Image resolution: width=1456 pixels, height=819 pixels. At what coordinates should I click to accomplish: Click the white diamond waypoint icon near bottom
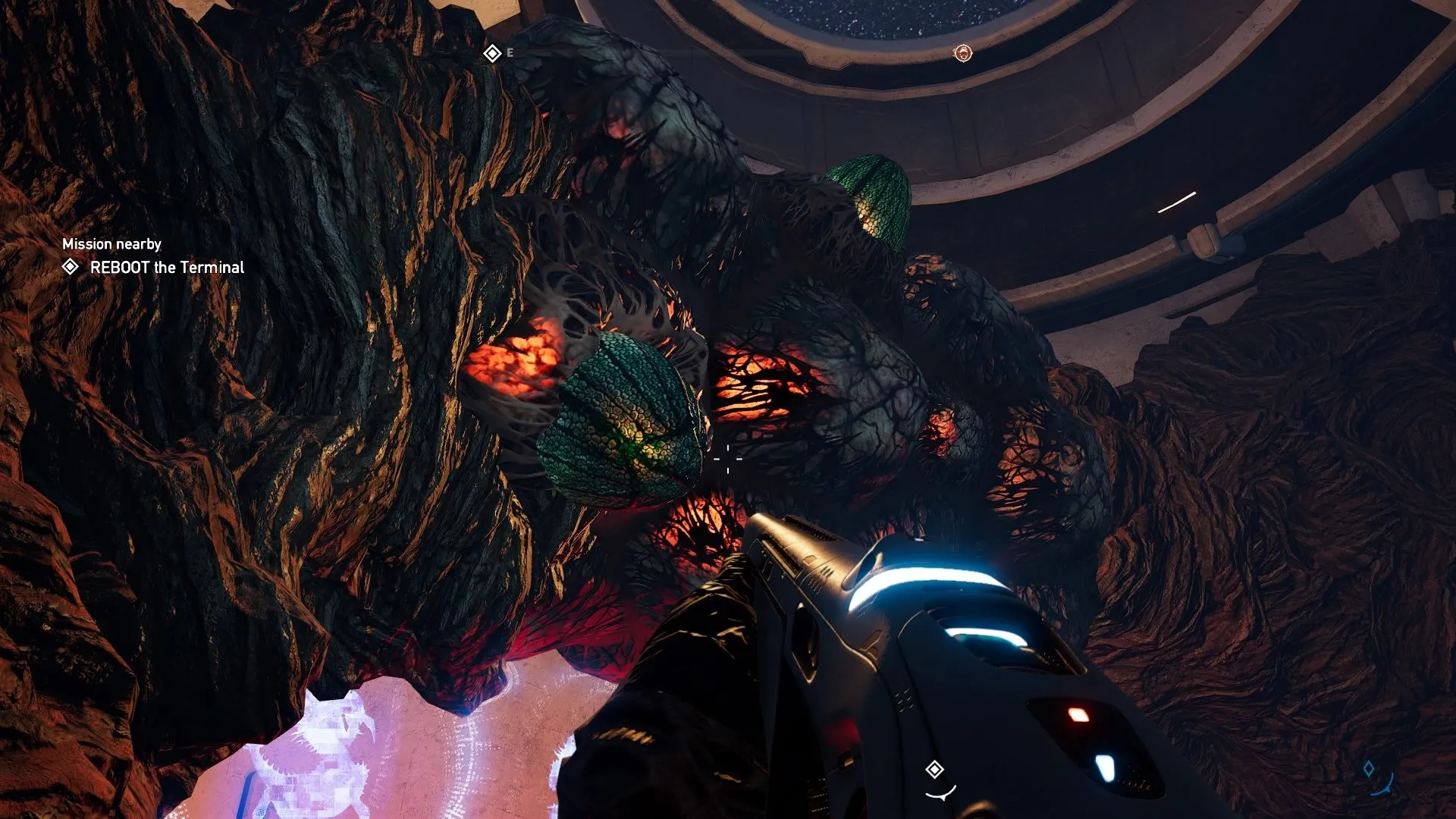click(x=934, y=770)
